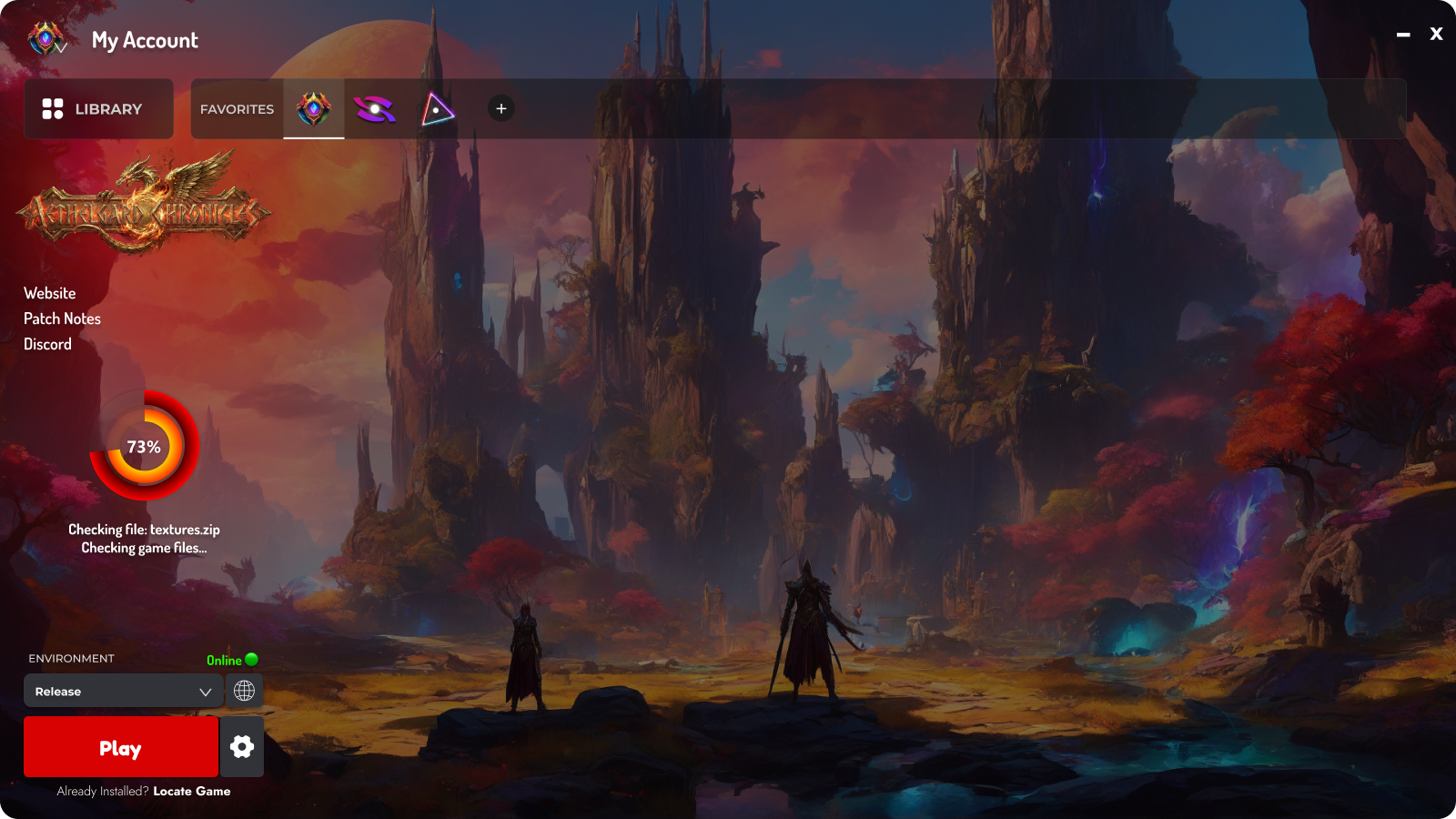1456x819 pixels.
Task: Toggle the Favorites filter
Action: click(236, 108)
